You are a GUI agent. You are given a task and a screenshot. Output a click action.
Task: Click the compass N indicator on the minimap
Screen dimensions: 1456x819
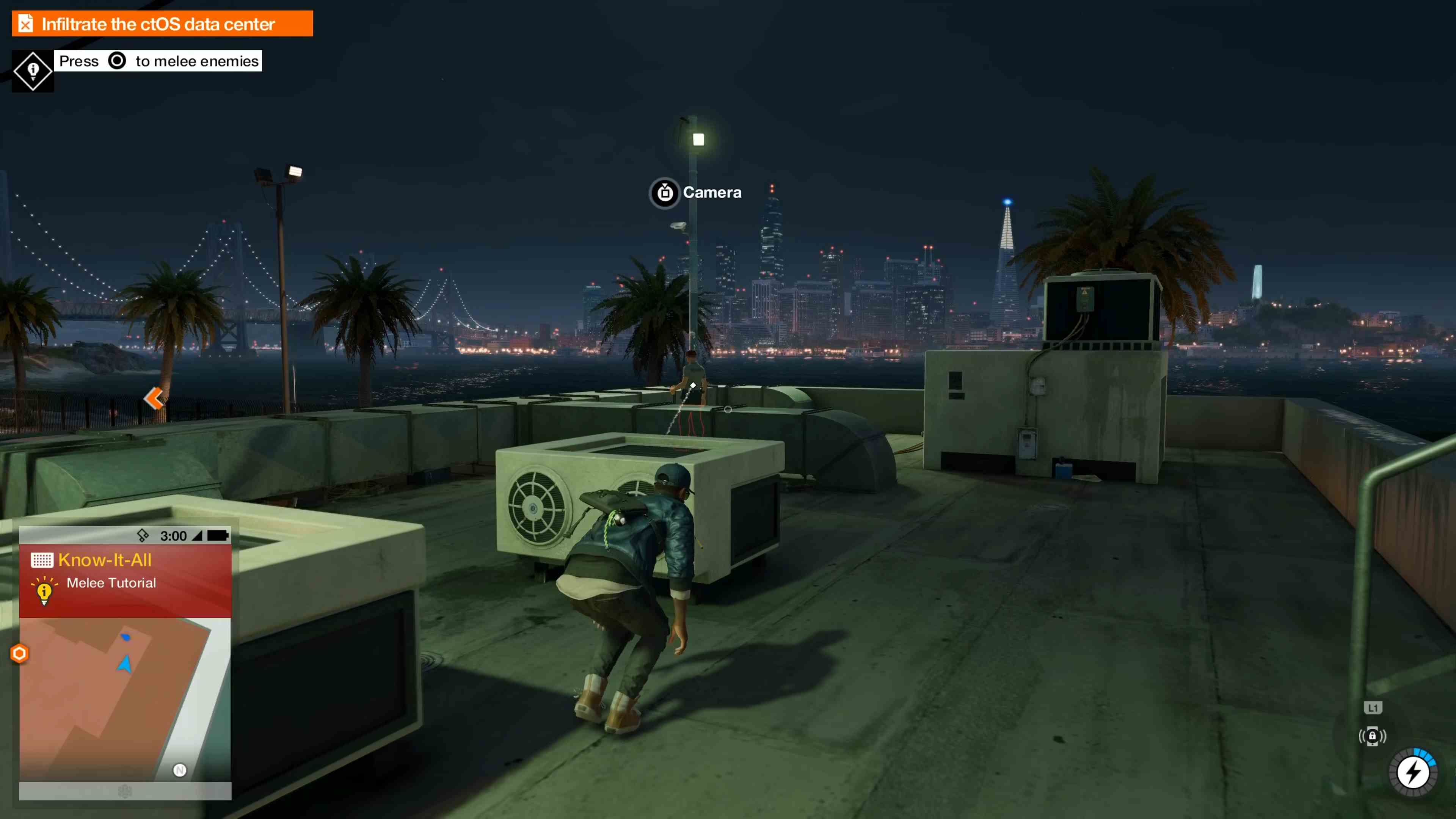click(180, 770)
